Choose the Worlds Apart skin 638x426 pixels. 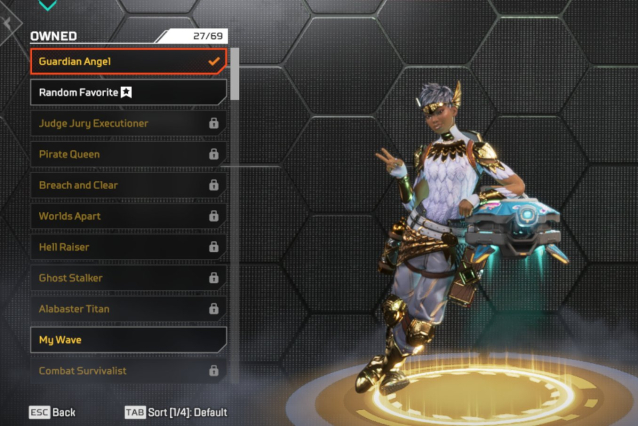[x=128, y=216]
